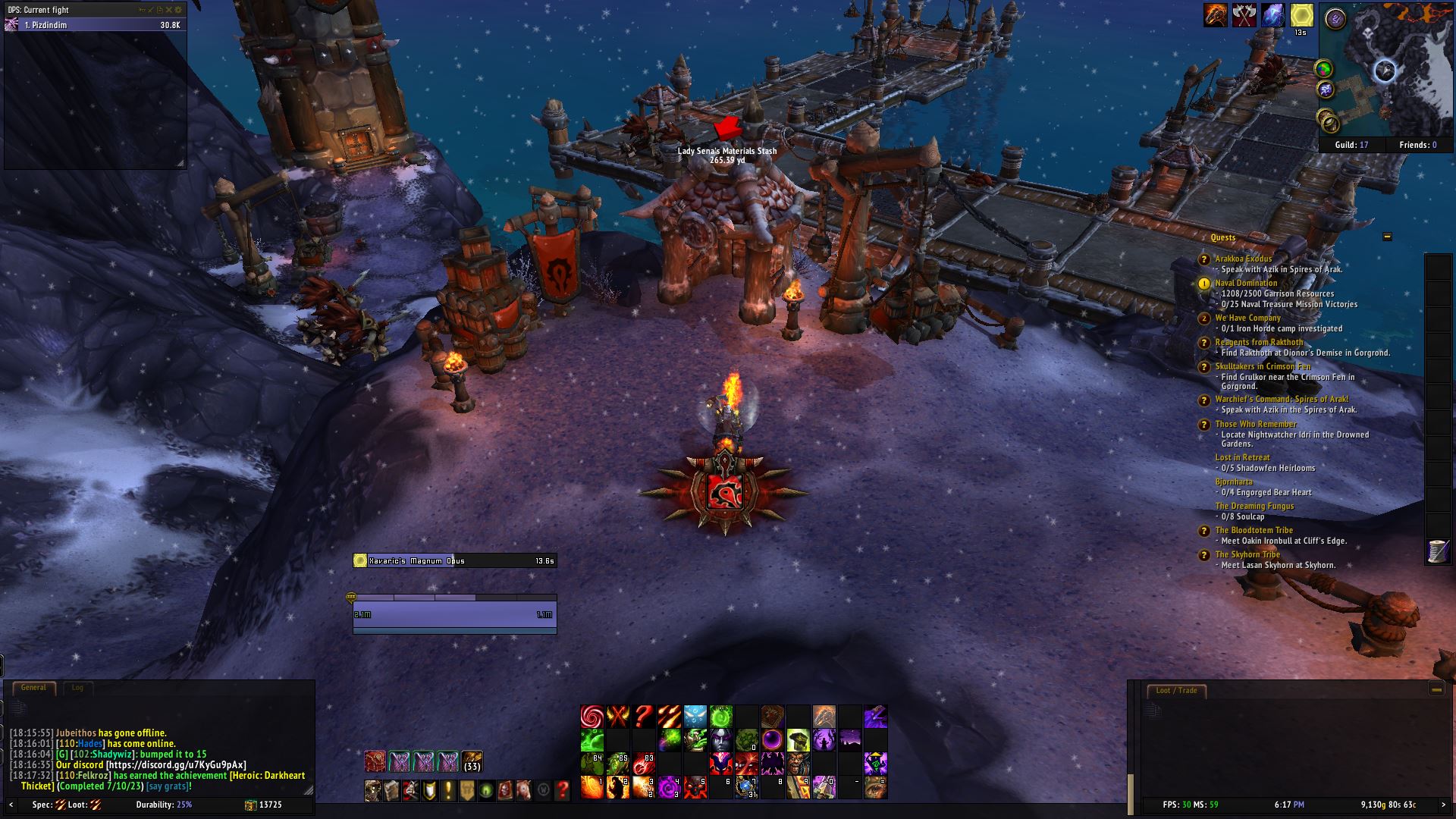Use the red question mark action button
1456x819 pixels.
[x=644, y=716]
